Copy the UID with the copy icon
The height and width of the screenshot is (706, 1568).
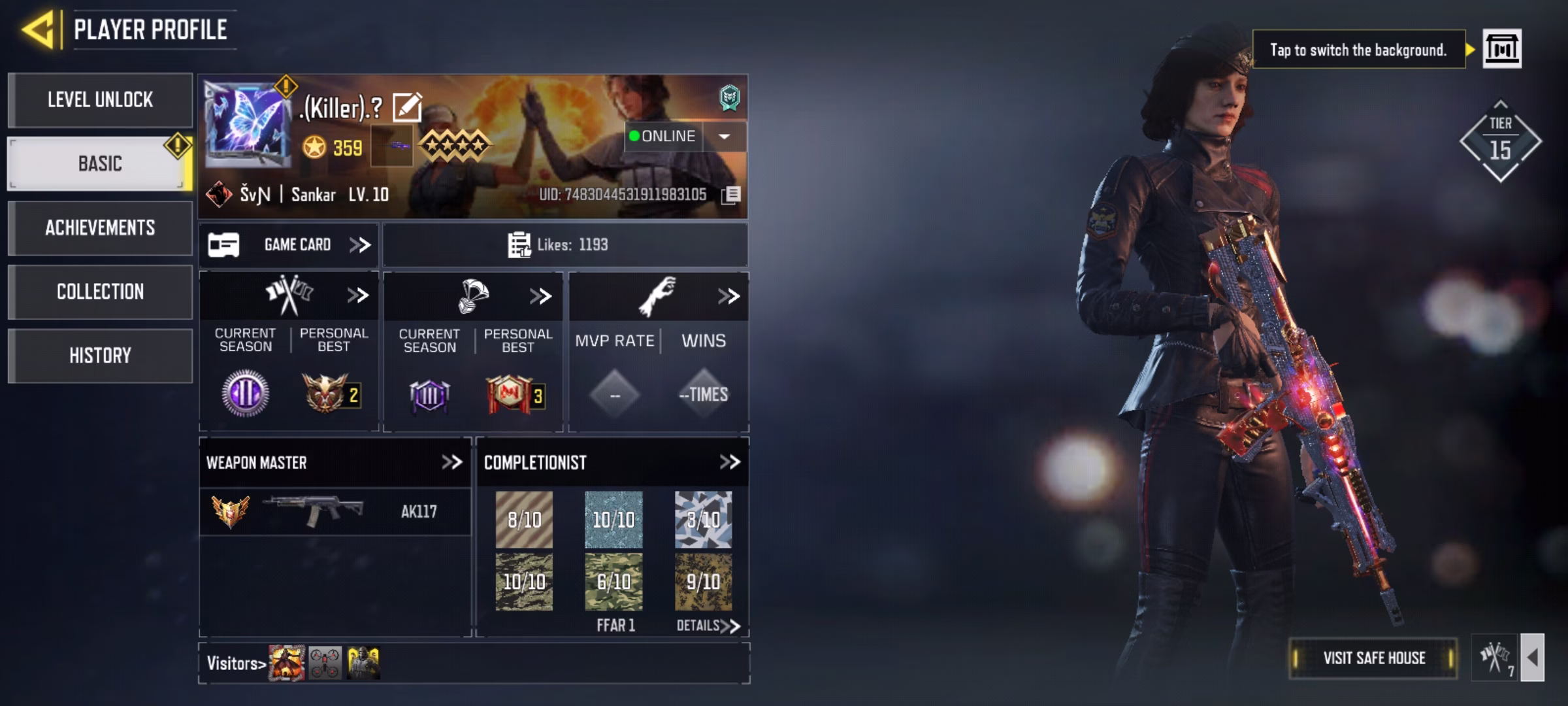[732, 195]
